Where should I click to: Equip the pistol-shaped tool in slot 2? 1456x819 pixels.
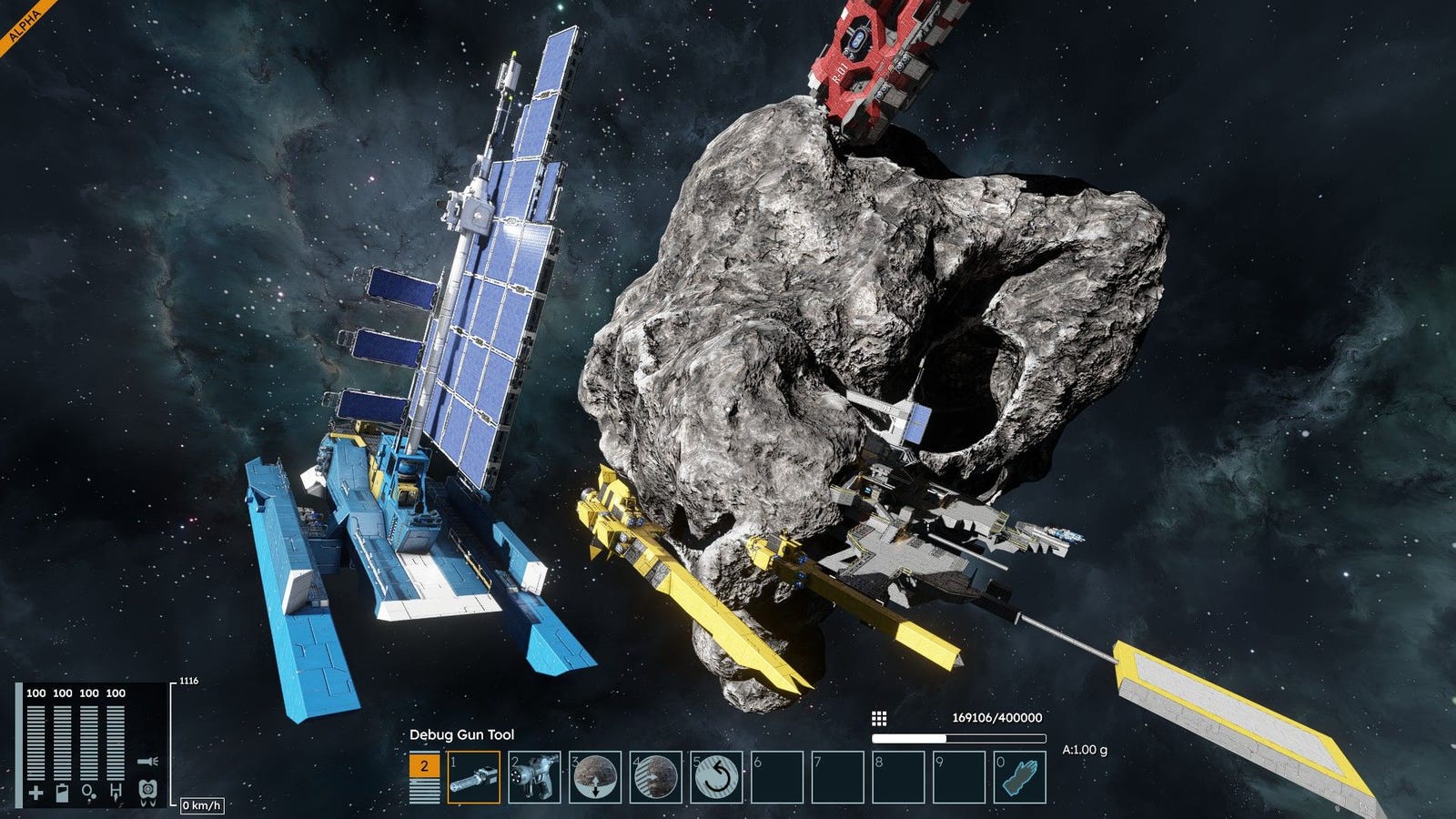535,776
